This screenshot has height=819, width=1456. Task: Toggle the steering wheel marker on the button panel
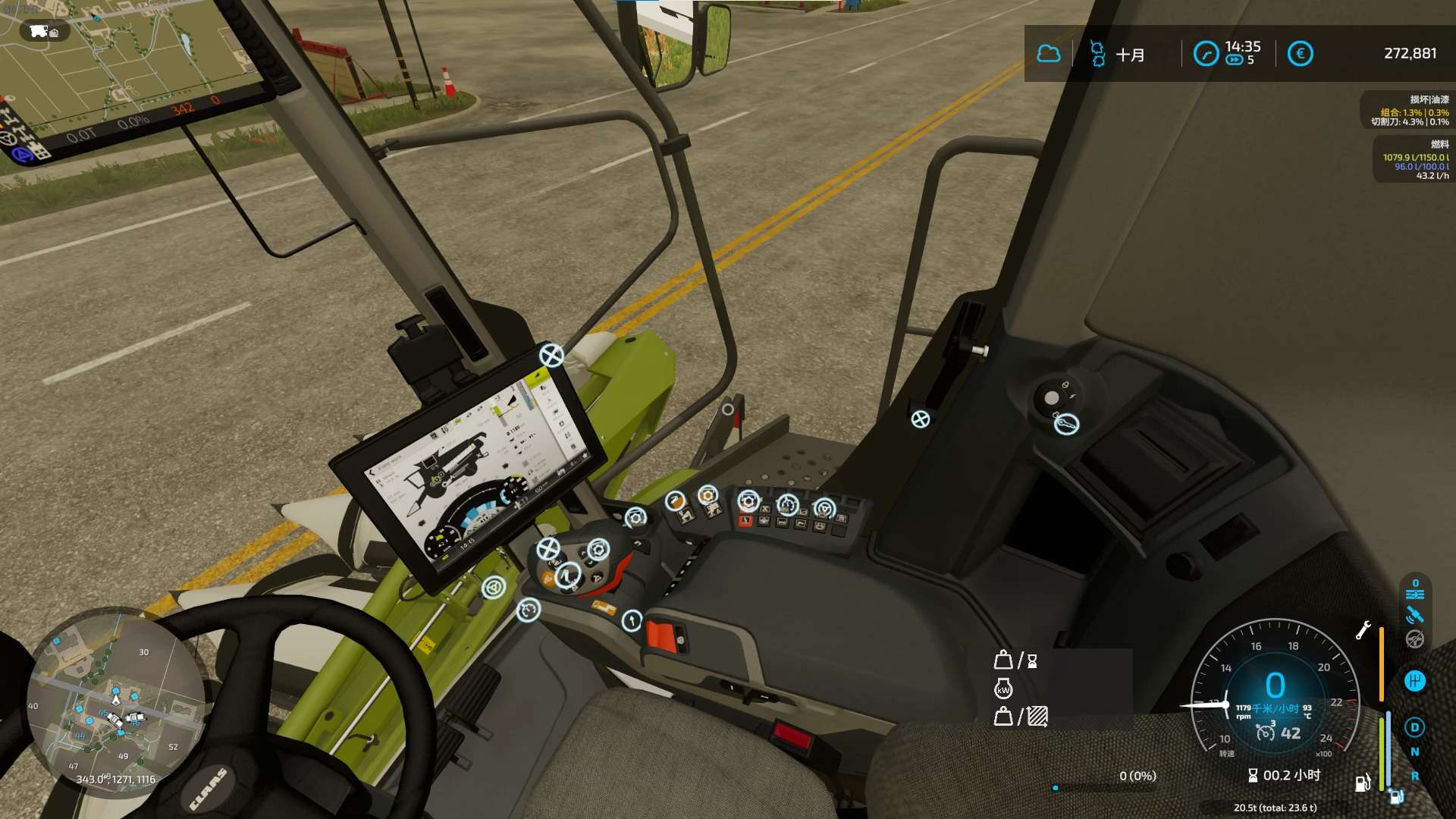[x=824, y=508]
